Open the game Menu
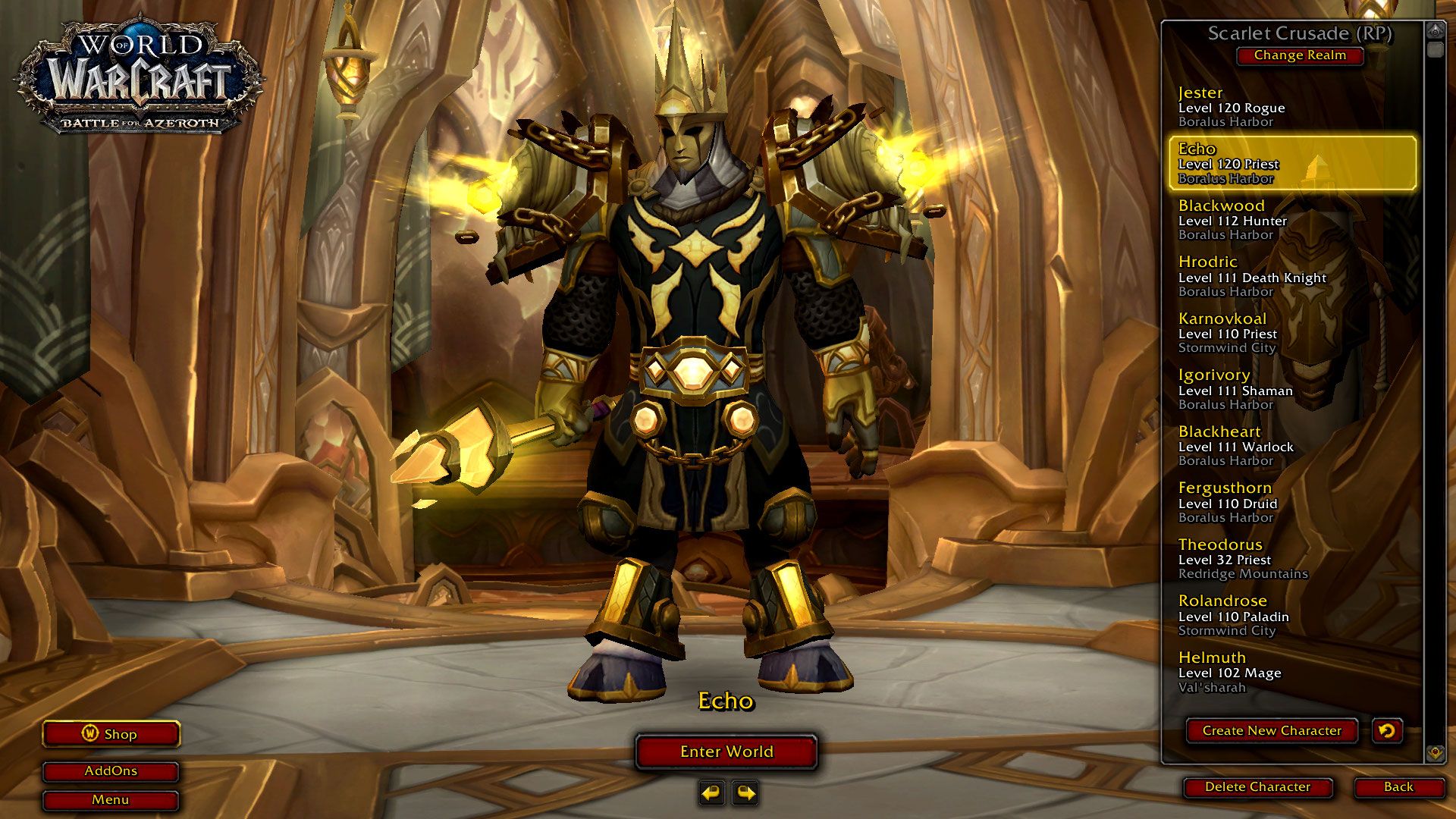Viewport: 1456px width, 819px height. click(x=111, y=799)
